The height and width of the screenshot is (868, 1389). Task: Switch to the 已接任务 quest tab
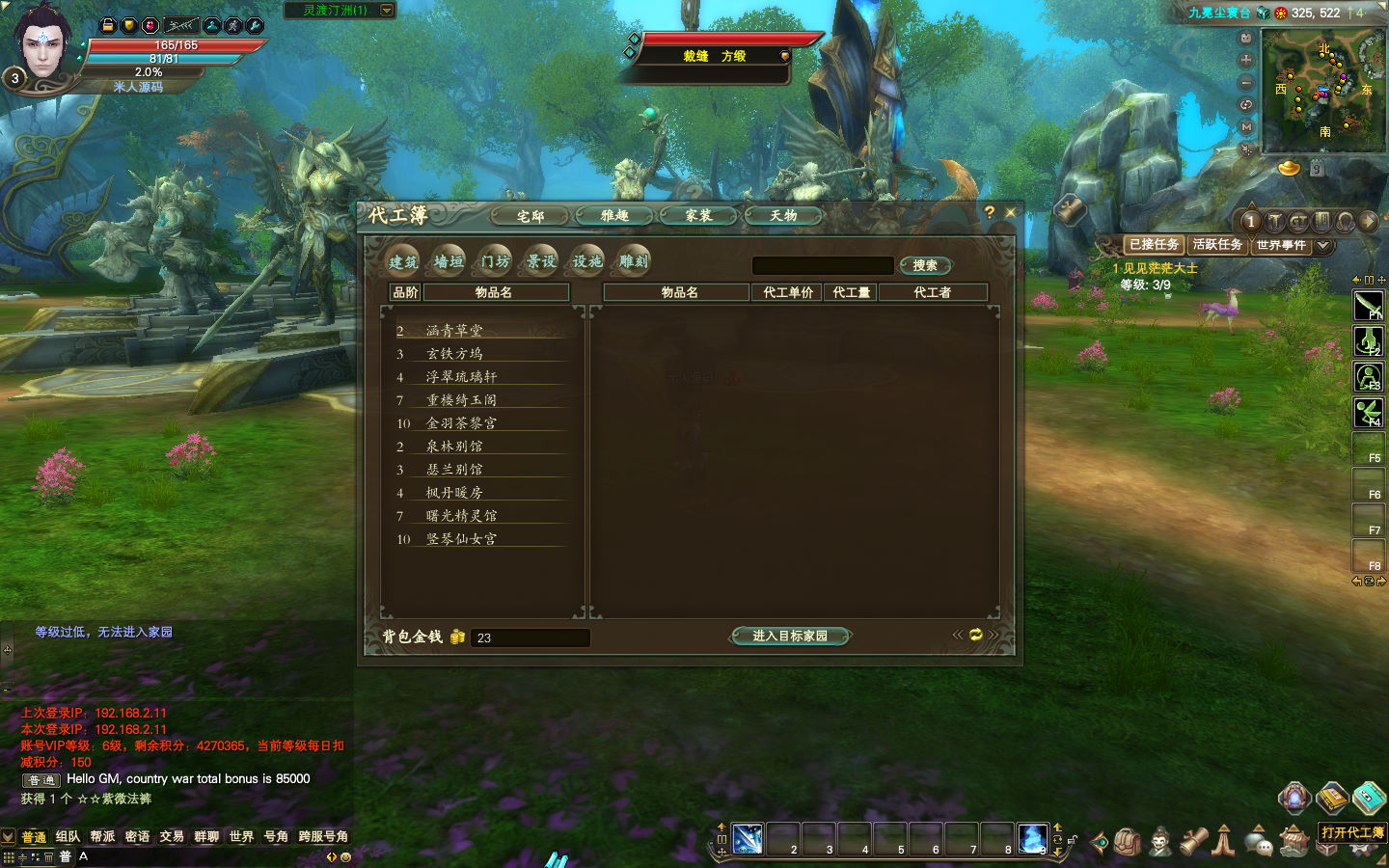(x=1154, y=245)
